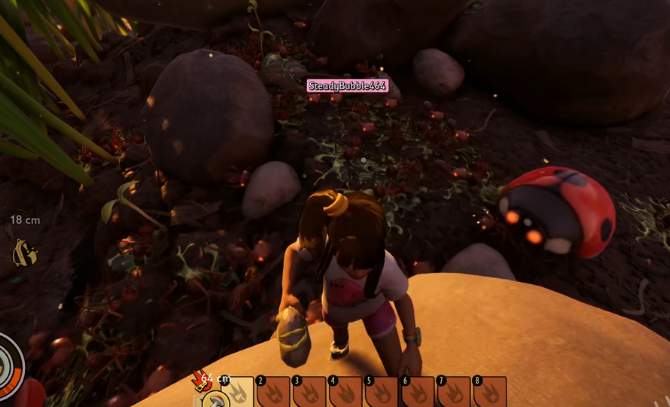Pick hotbar slot 6

[x=419, y=392]
